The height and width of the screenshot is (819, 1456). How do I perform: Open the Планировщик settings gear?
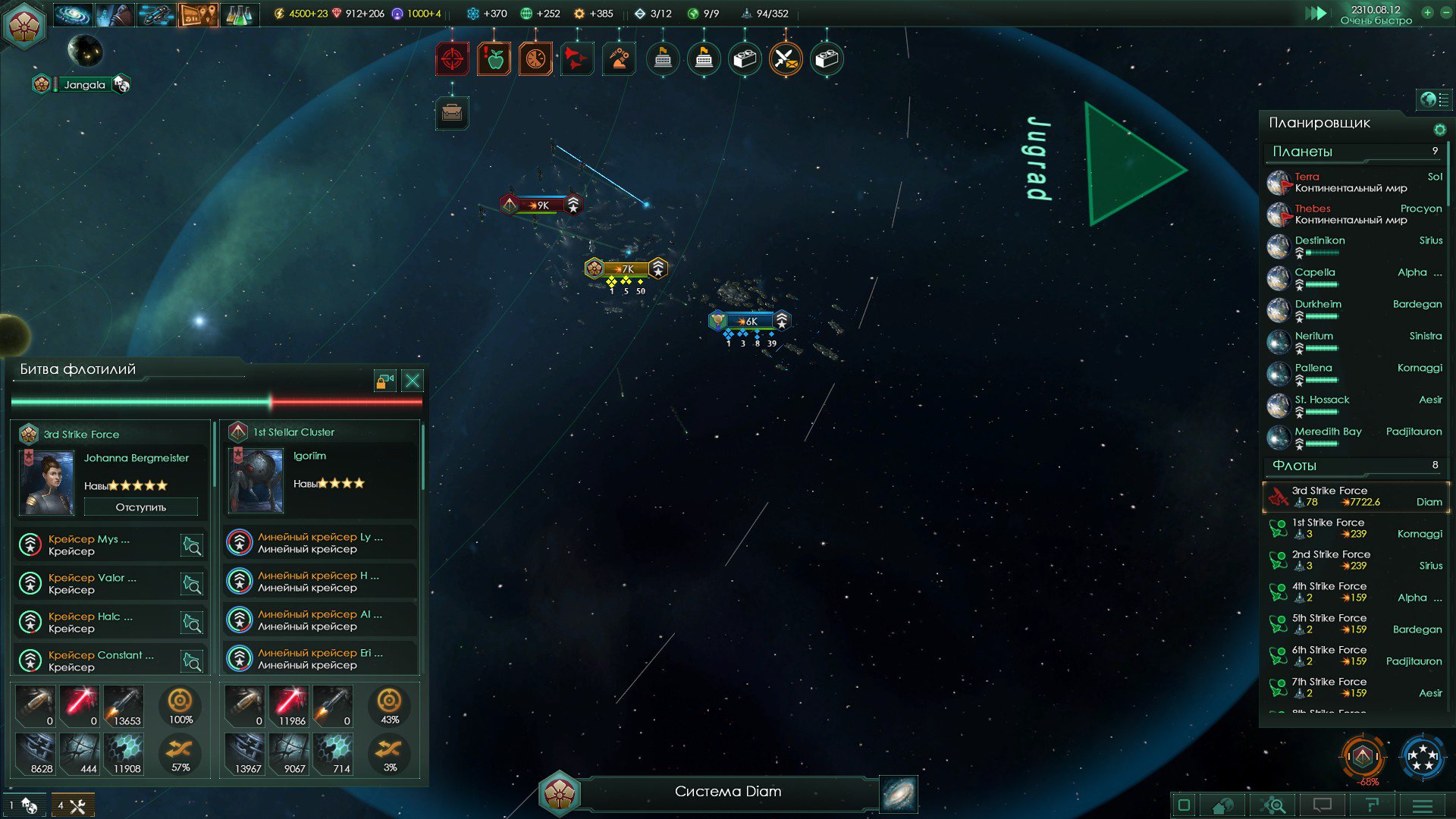pos(1439,130)
